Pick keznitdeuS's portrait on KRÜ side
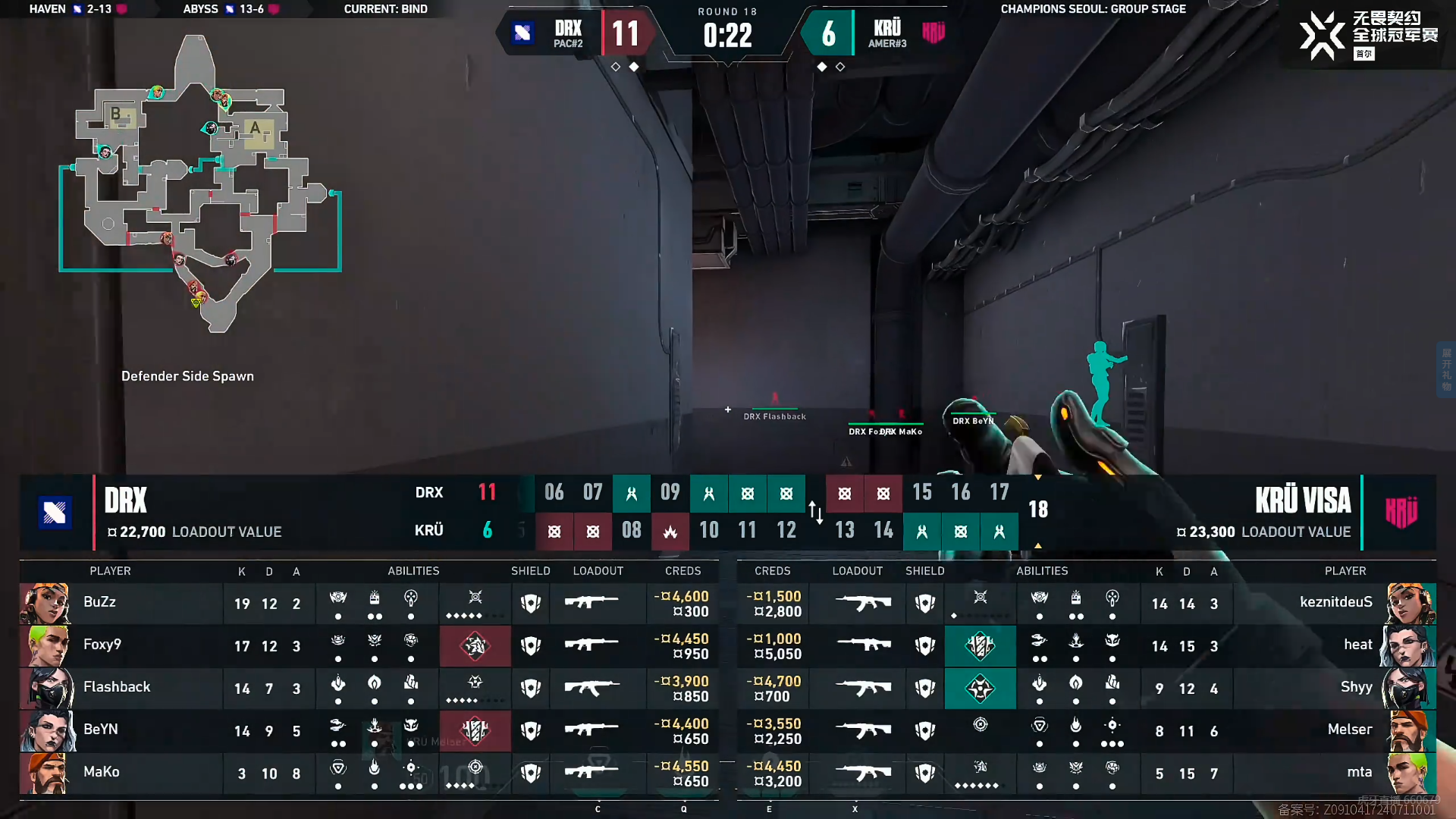 (1410, 604)
